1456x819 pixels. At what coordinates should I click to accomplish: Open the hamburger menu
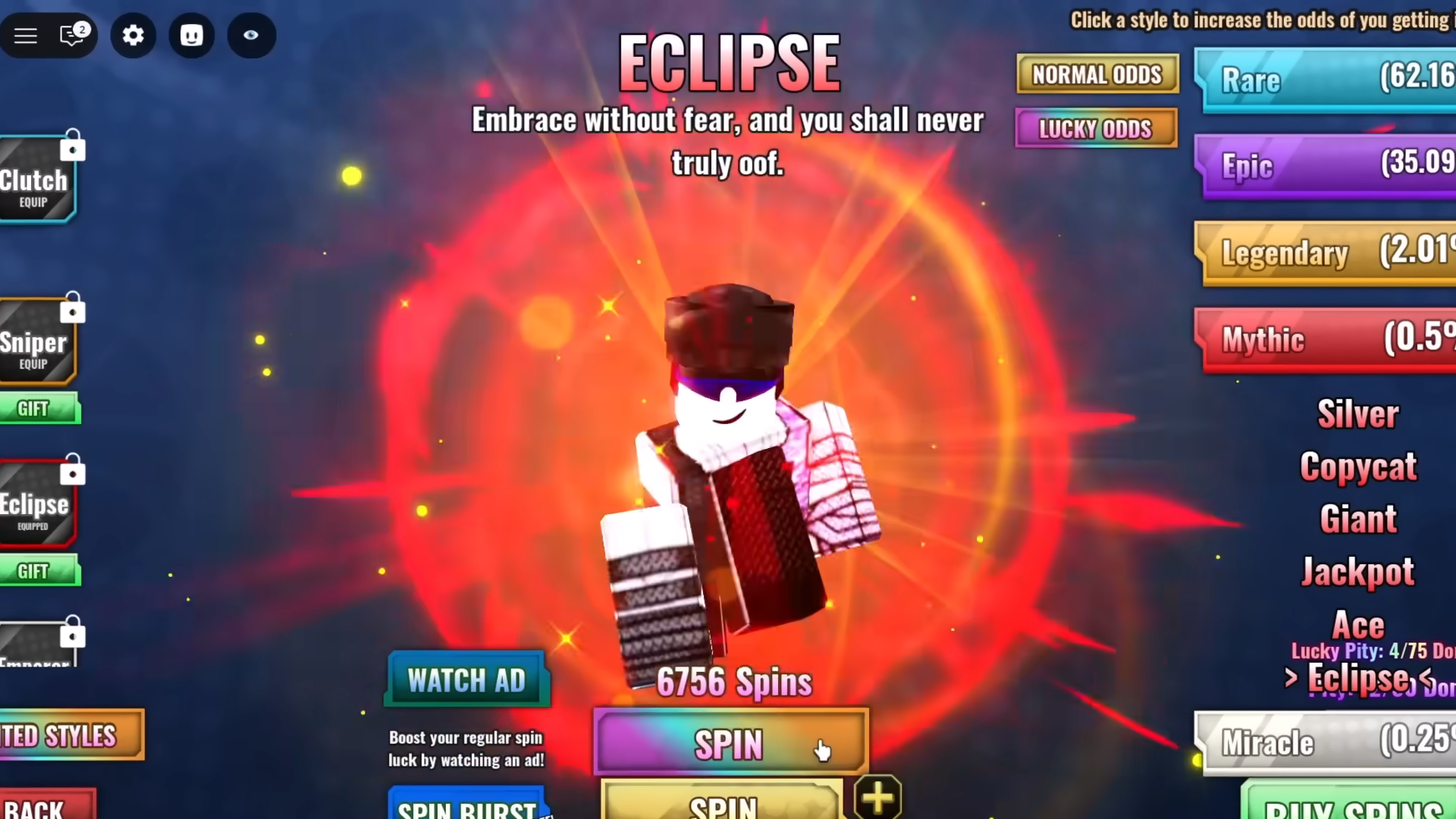26,35
